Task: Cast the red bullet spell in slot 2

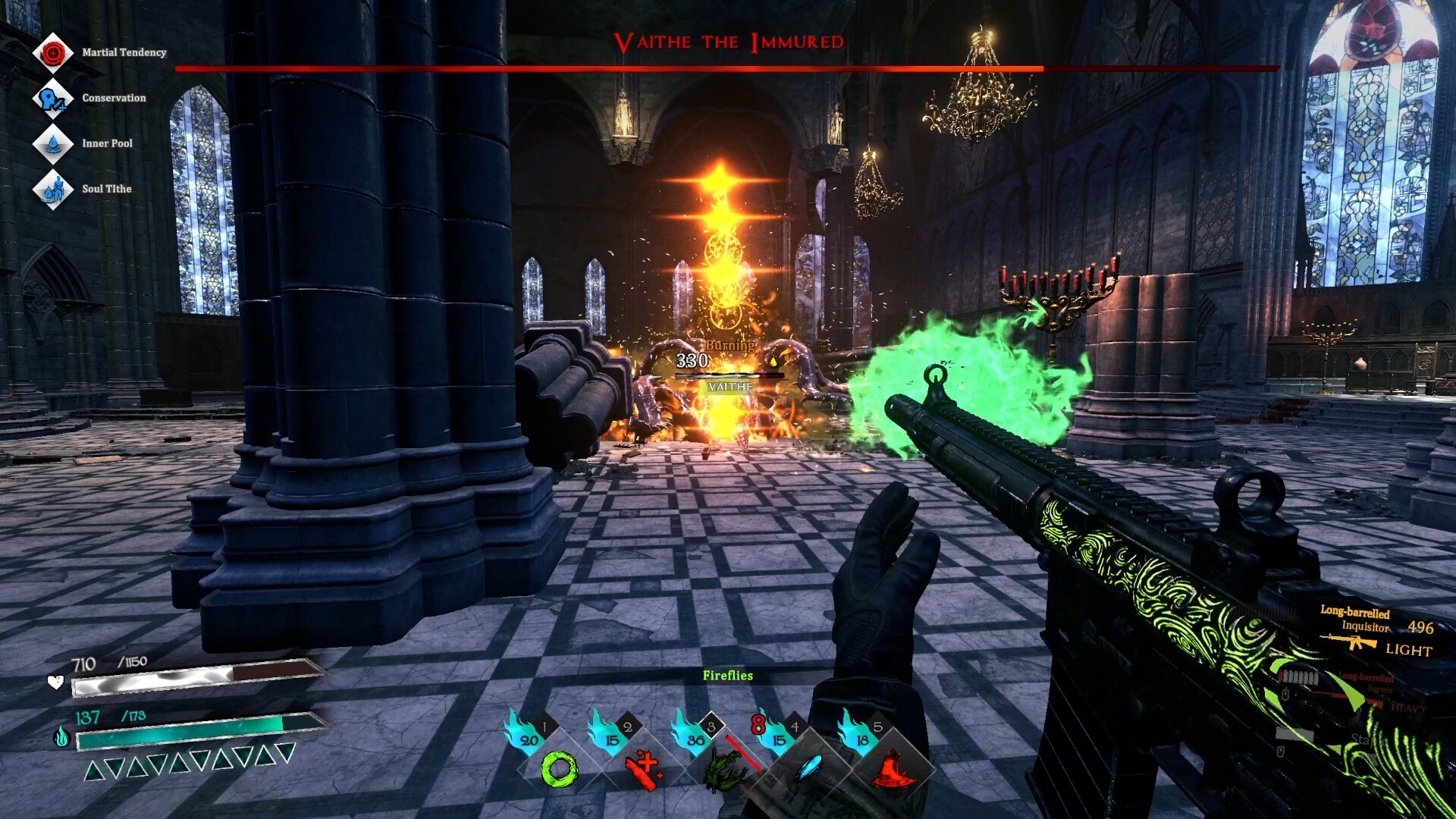Action: pyautogui.click(x=643, y=769)
